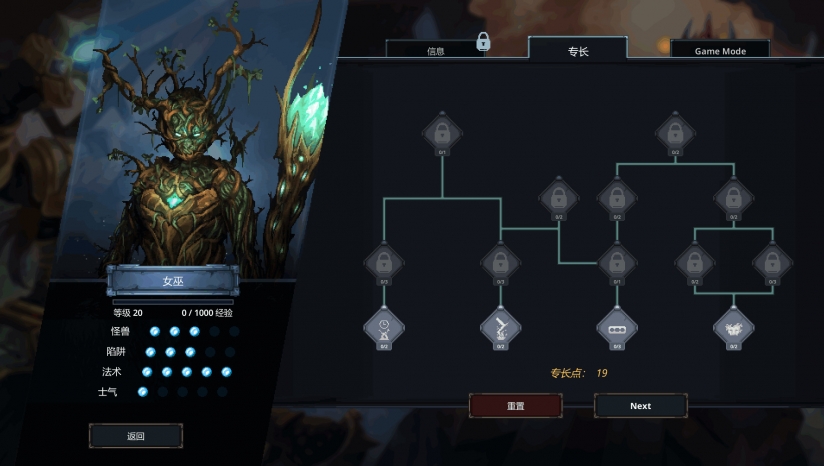Image resolution: width=824 pixels, height=466 pixels.
Task: Select the falling strike perk node
Action: (500, 326)
